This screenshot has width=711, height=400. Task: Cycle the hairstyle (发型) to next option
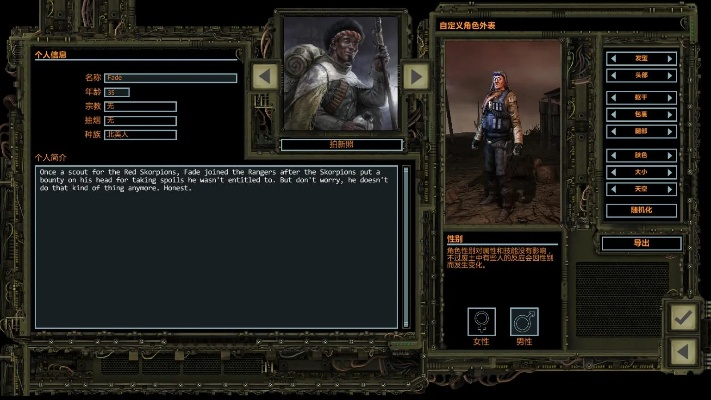click(671, 59)
